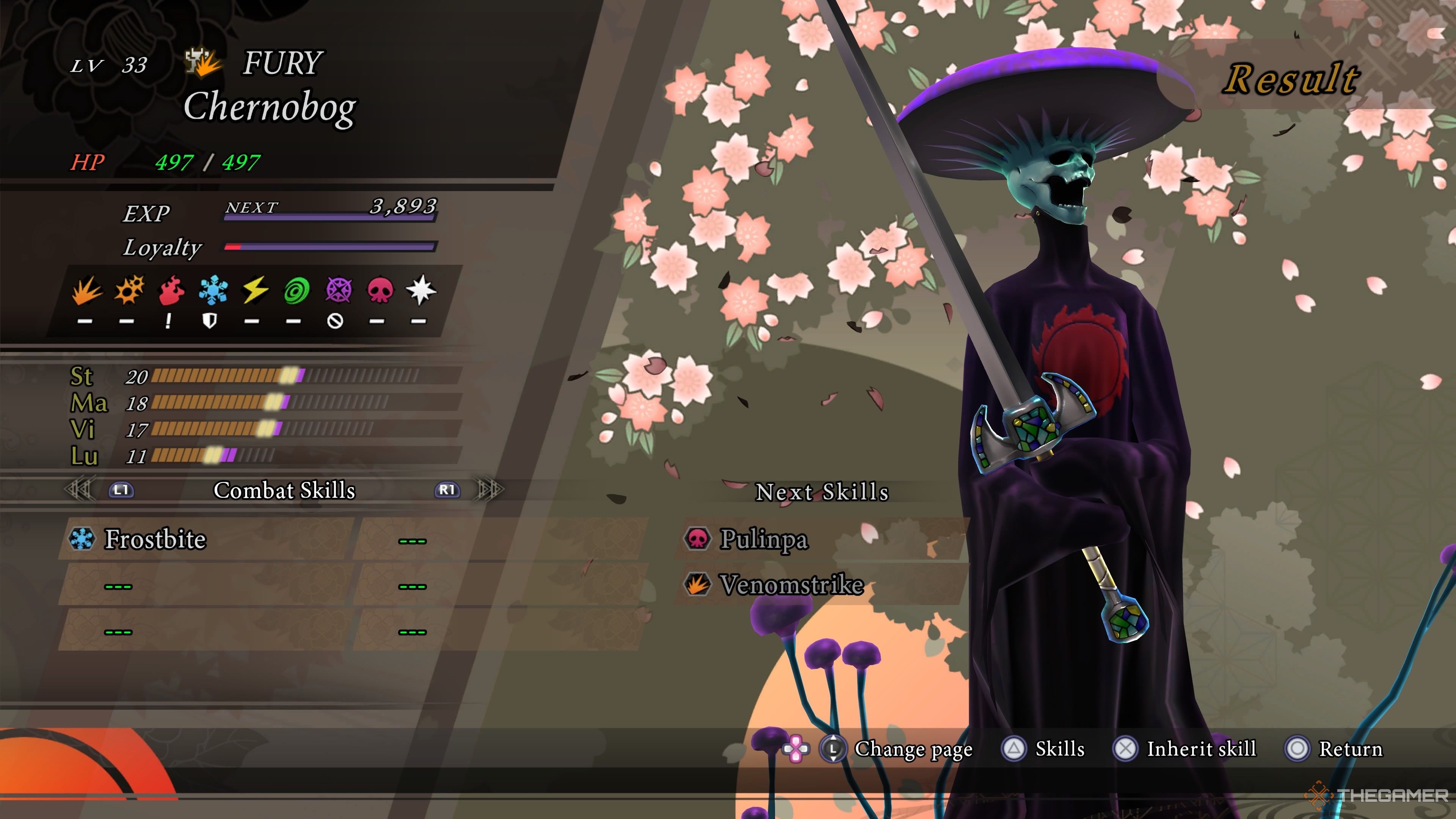Switch to the next skill page arrow
The image size is (1456, 819).
click(490, 490)
